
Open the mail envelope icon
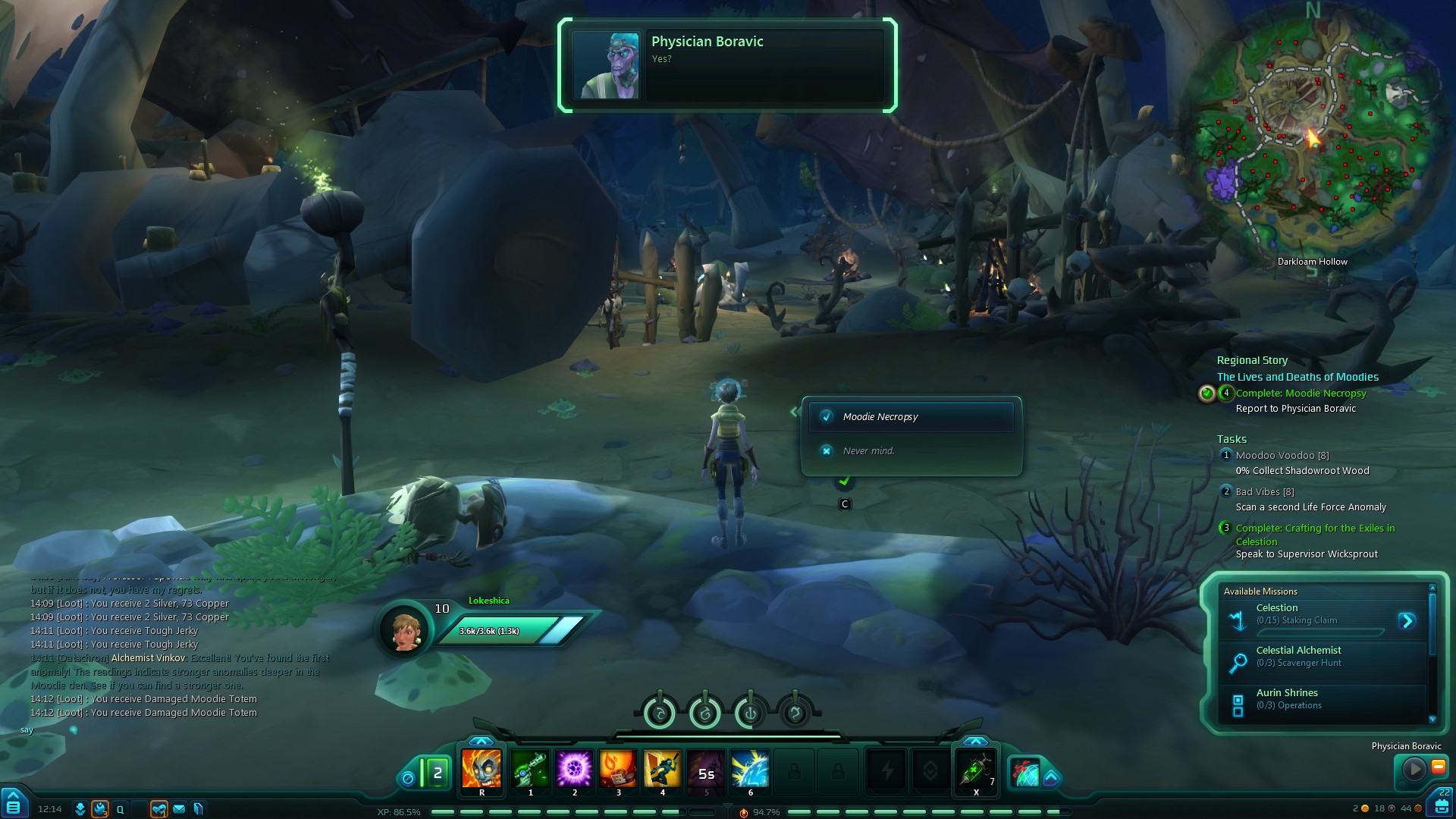179,809
